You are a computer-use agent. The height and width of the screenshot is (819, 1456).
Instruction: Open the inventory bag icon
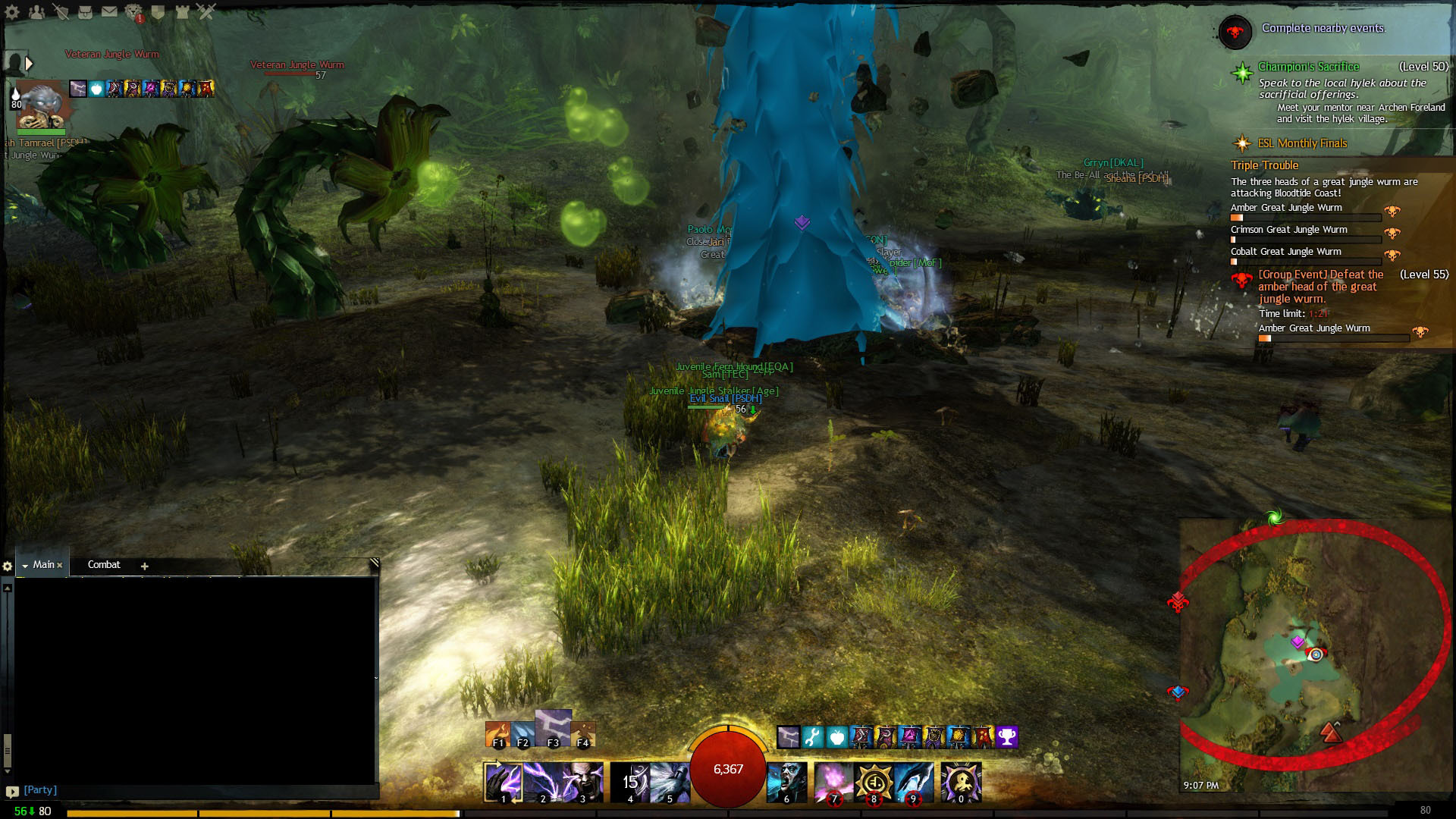point(85,12)
